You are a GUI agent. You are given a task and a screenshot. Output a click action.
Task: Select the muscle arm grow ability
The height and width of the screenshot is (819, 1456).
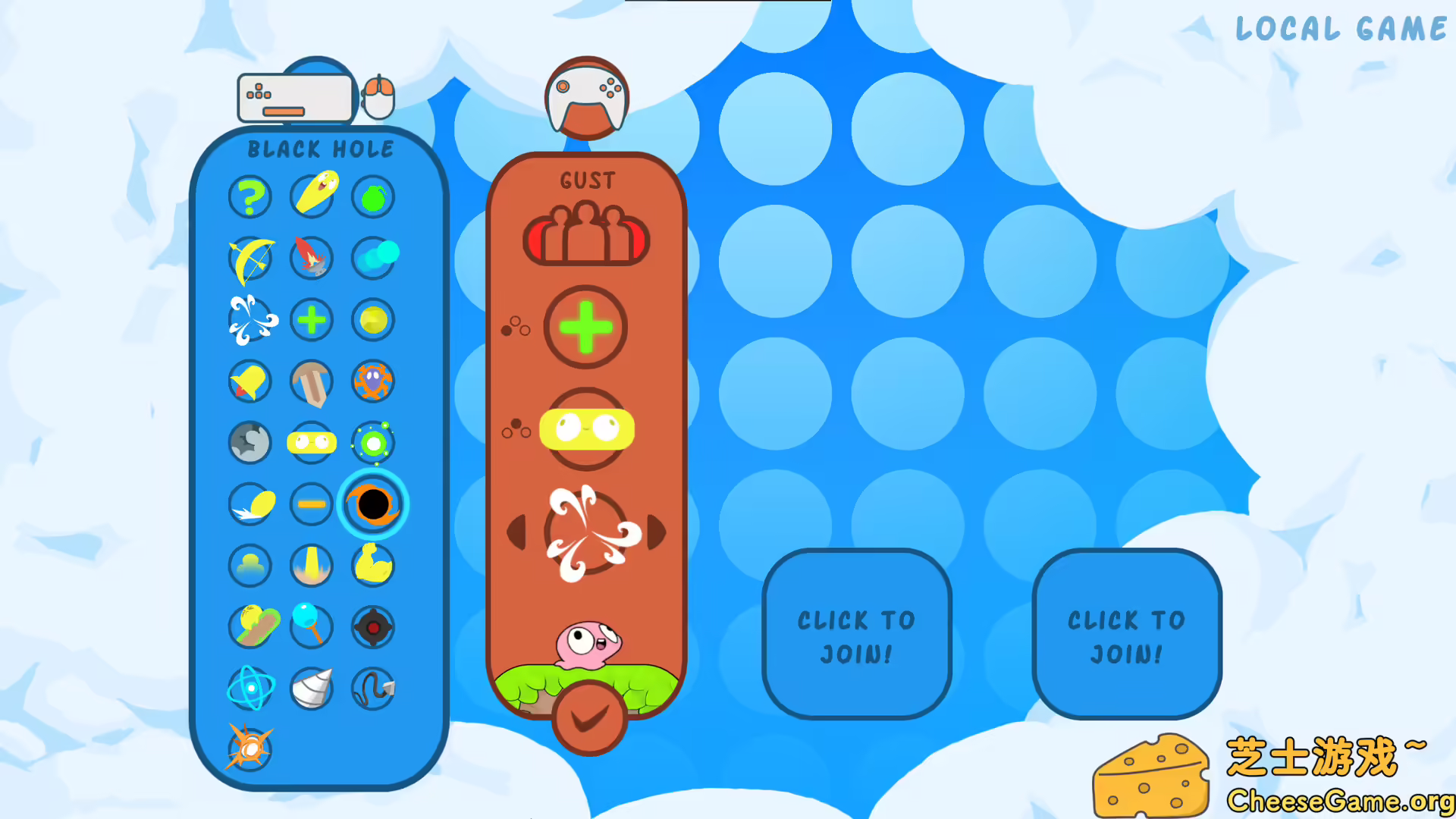click(372, 566)
